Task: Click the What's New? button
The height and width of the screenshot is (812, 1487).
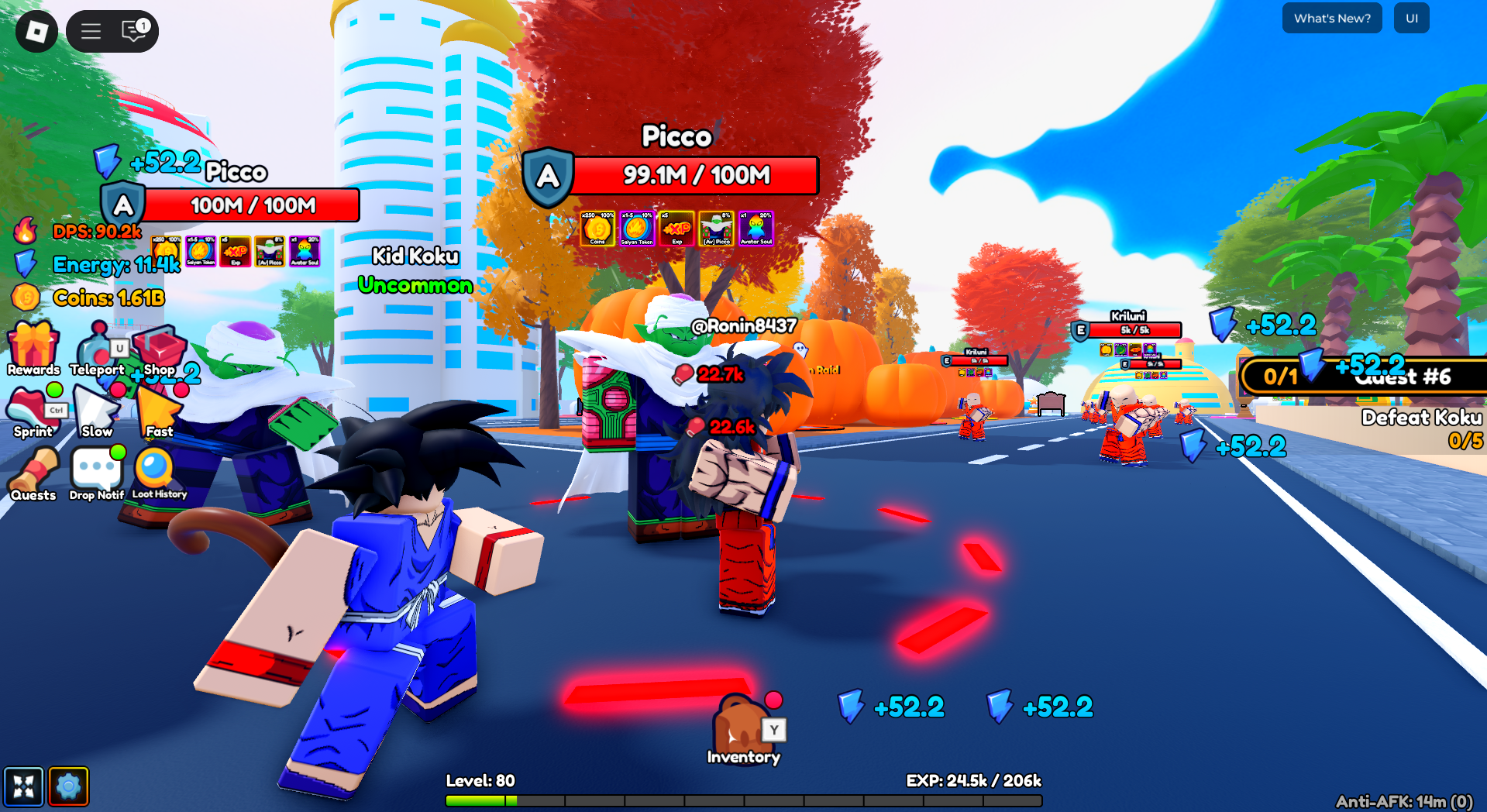Action: point(1331,18)
